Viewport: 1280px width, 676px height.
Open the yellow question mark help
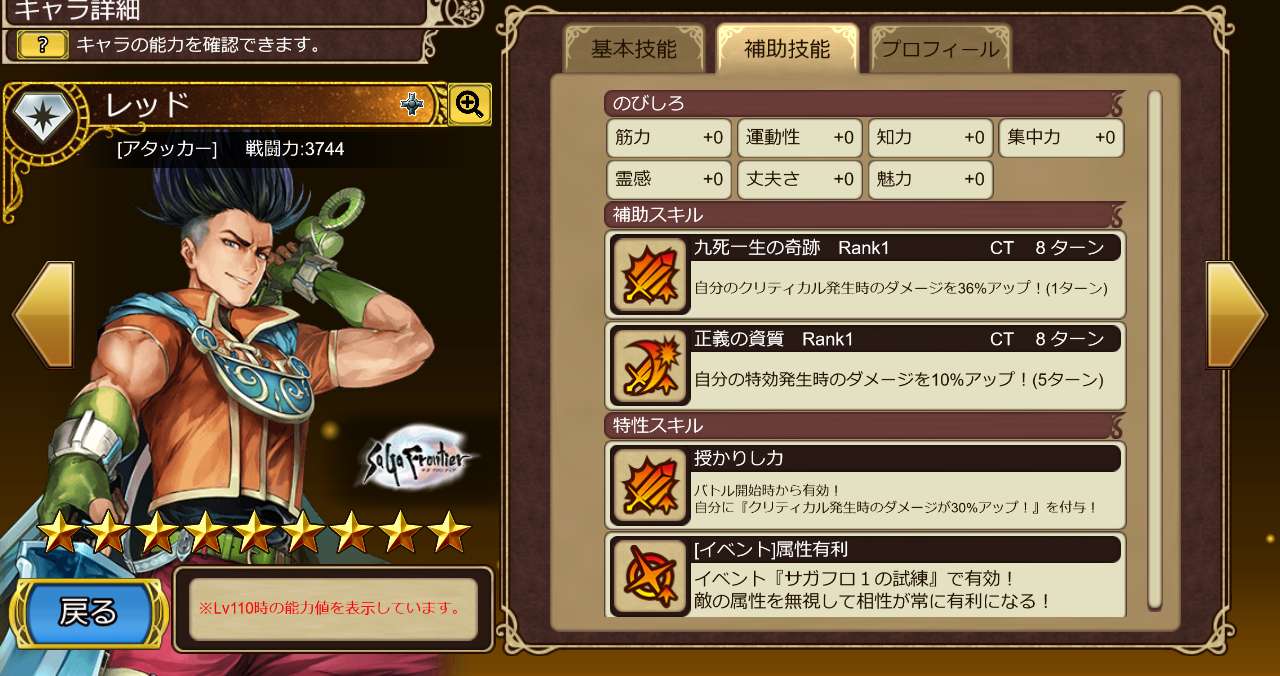tap(43, 44)
